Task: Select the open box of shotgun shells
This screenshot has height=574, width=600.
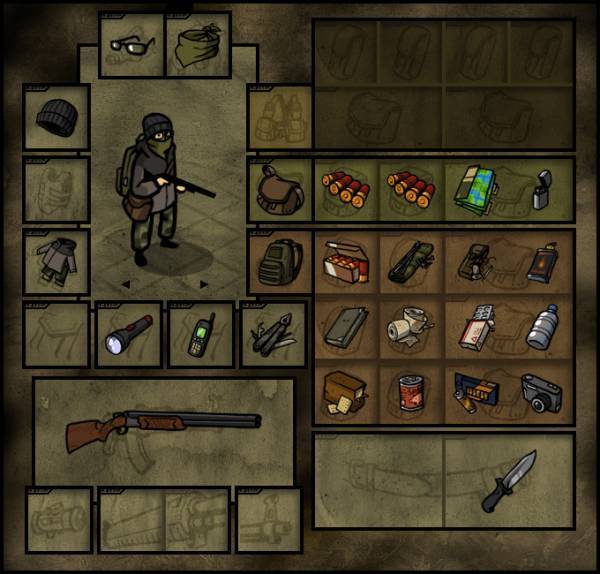Action: (345, 262)
